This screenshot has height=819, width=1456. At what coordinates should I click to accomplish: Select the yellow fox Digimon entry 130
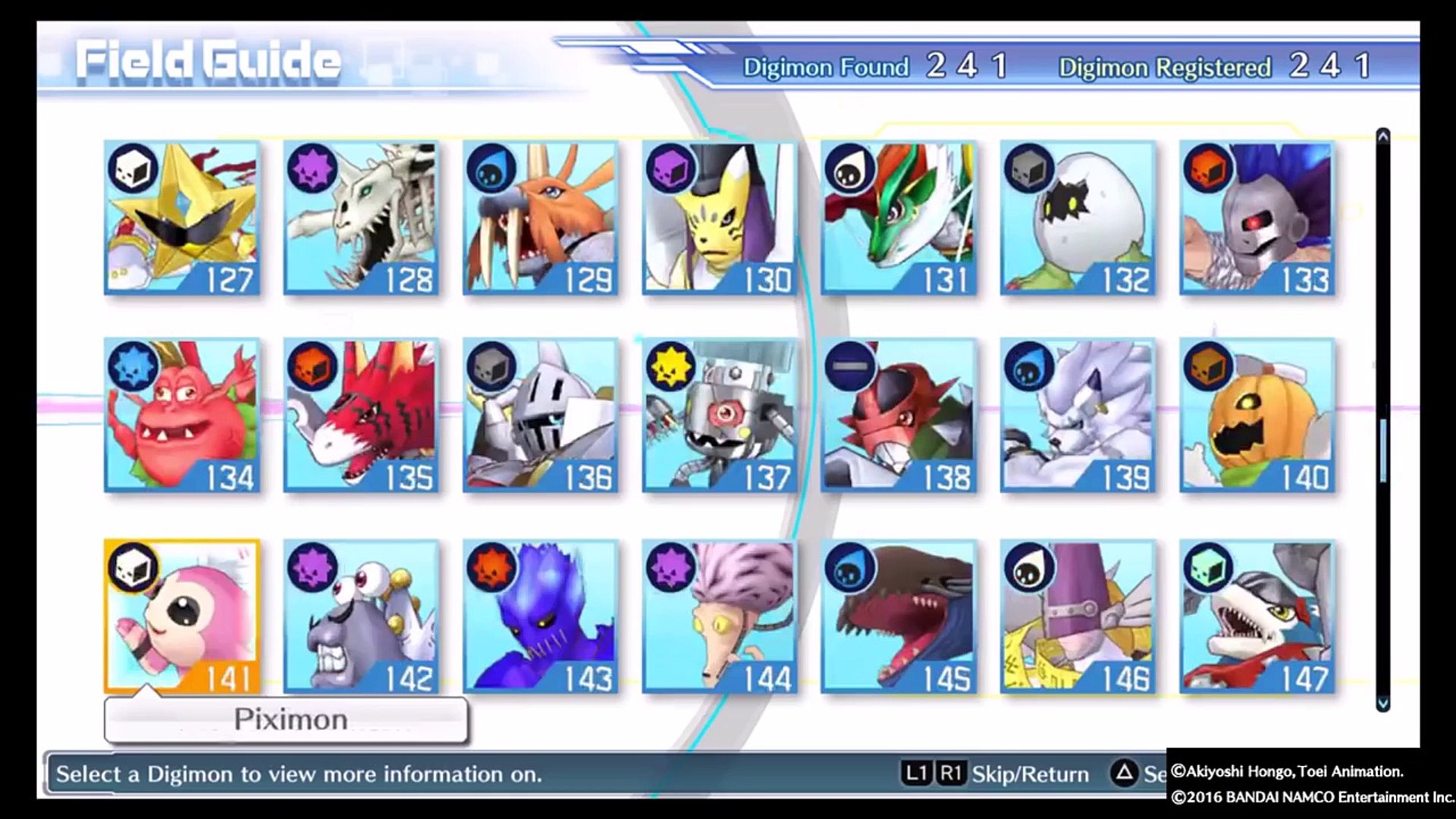pos(720,218)
